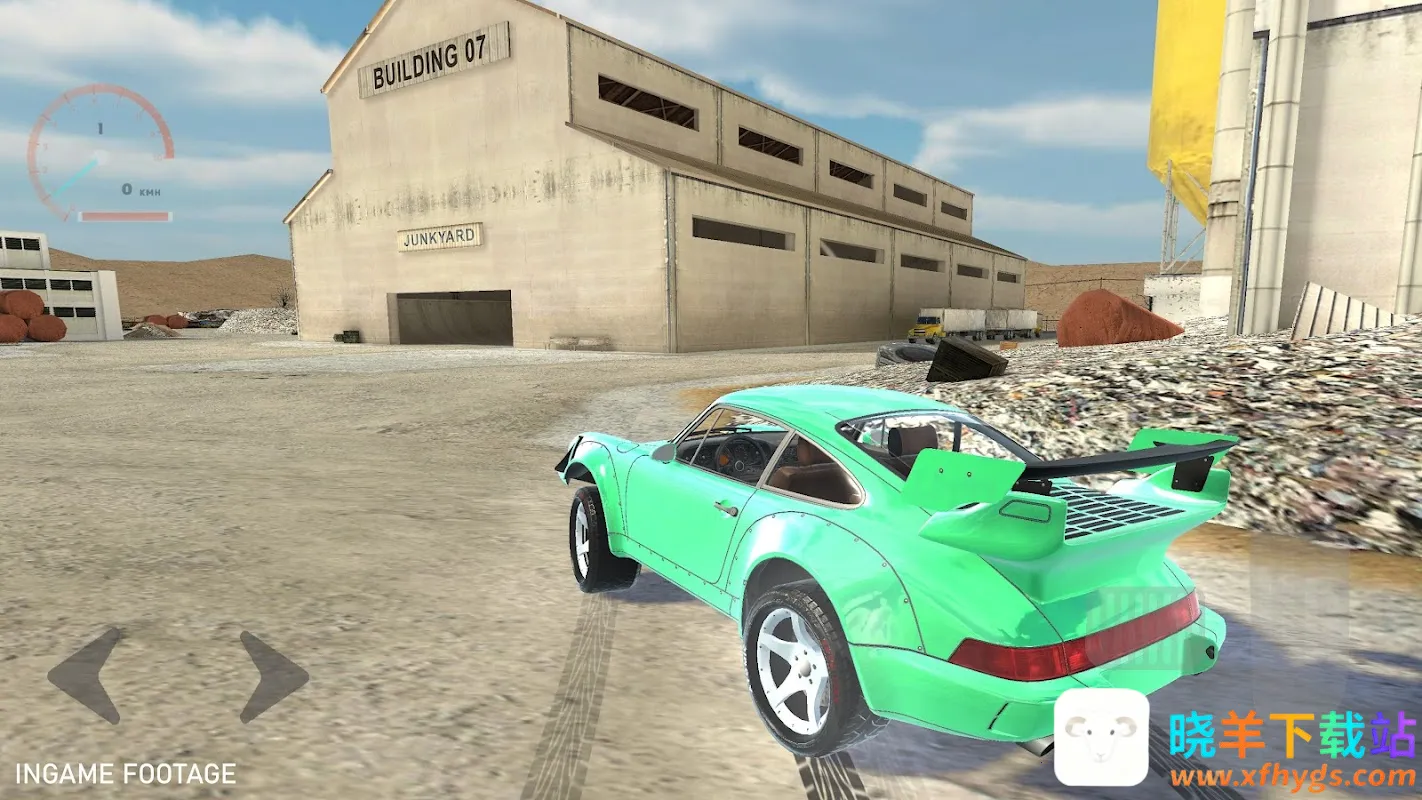Click the white sheep logo watermark

click(1101, 737)
